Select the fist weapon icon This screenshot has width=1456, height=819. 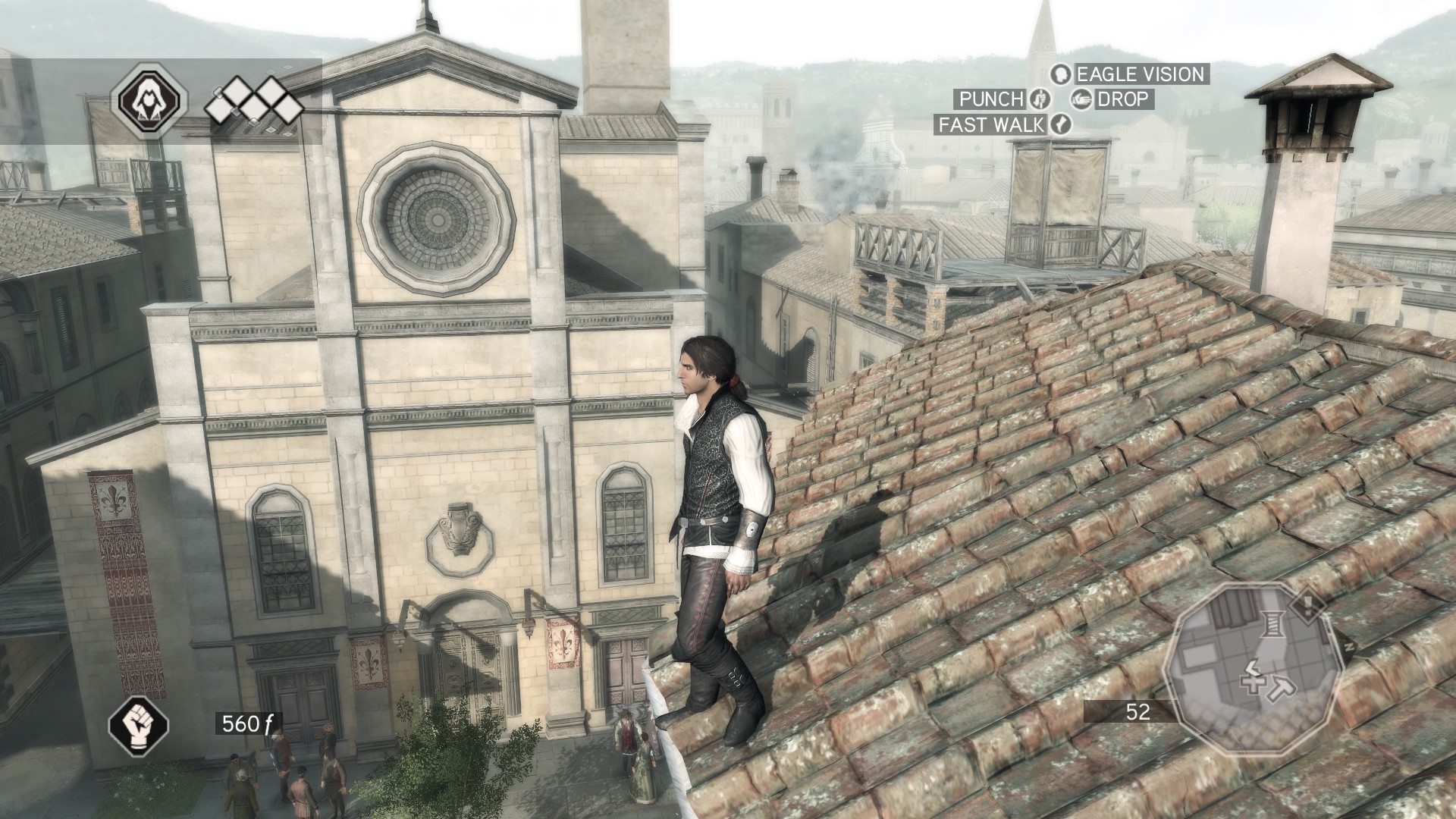[x=139, y=723]
